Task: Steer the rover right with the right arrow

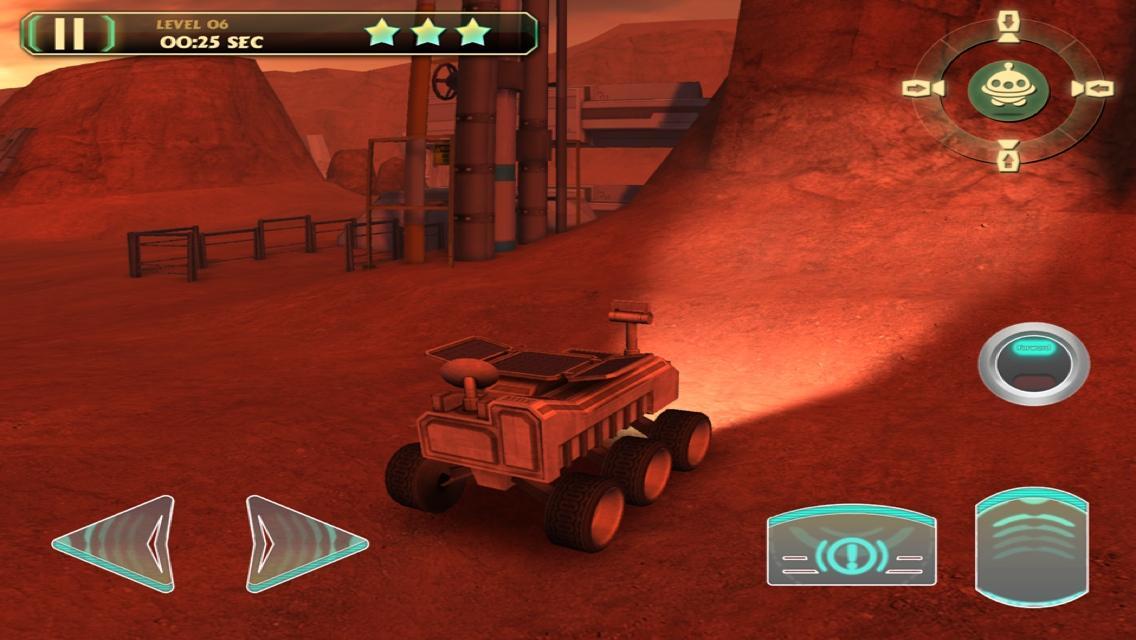Action: point(303,543)
